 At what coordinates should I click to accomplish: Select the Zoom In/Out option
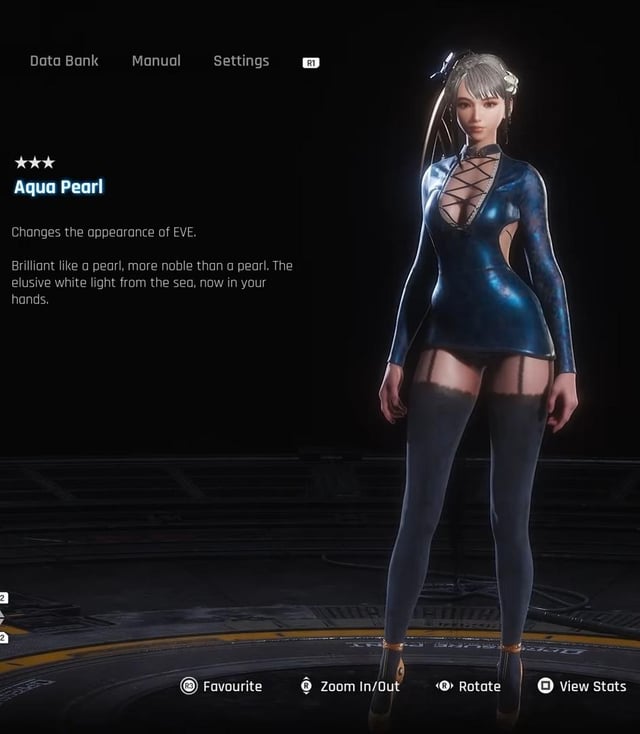(x=349, y=686)
